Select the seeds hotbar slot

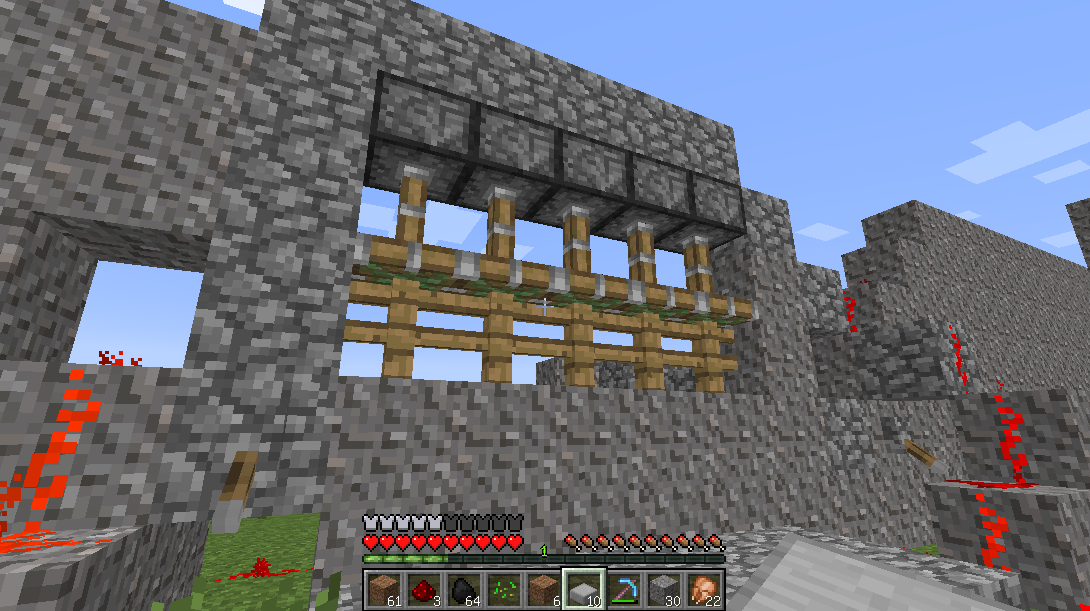(x=502, y=588)
